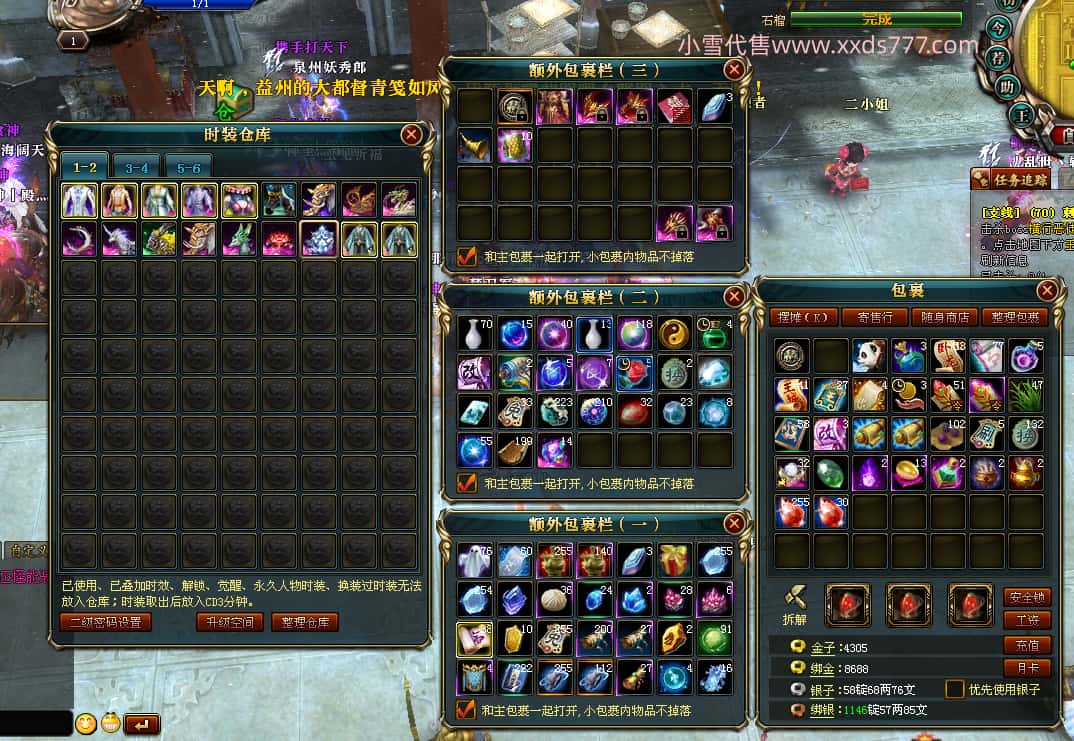Open the 摆摊(K) stall button
This screenshot has width=1074, height=741.
803,318
